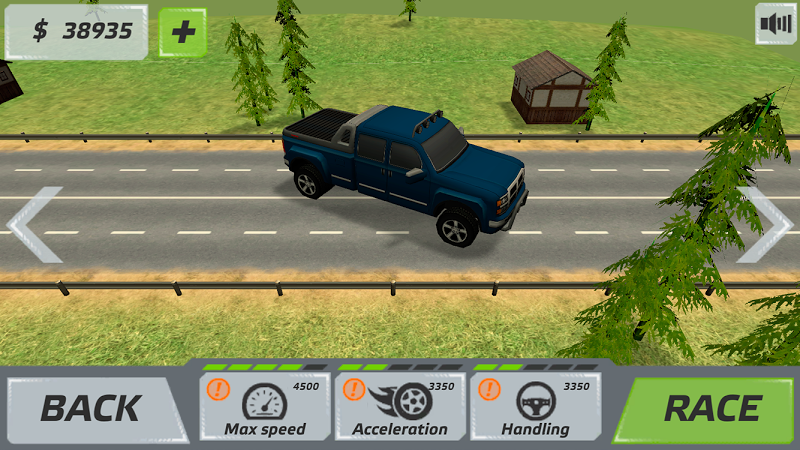Upgrade Max speed for 4500
Viewport: 800px width, 450px height.
(264, 406)
